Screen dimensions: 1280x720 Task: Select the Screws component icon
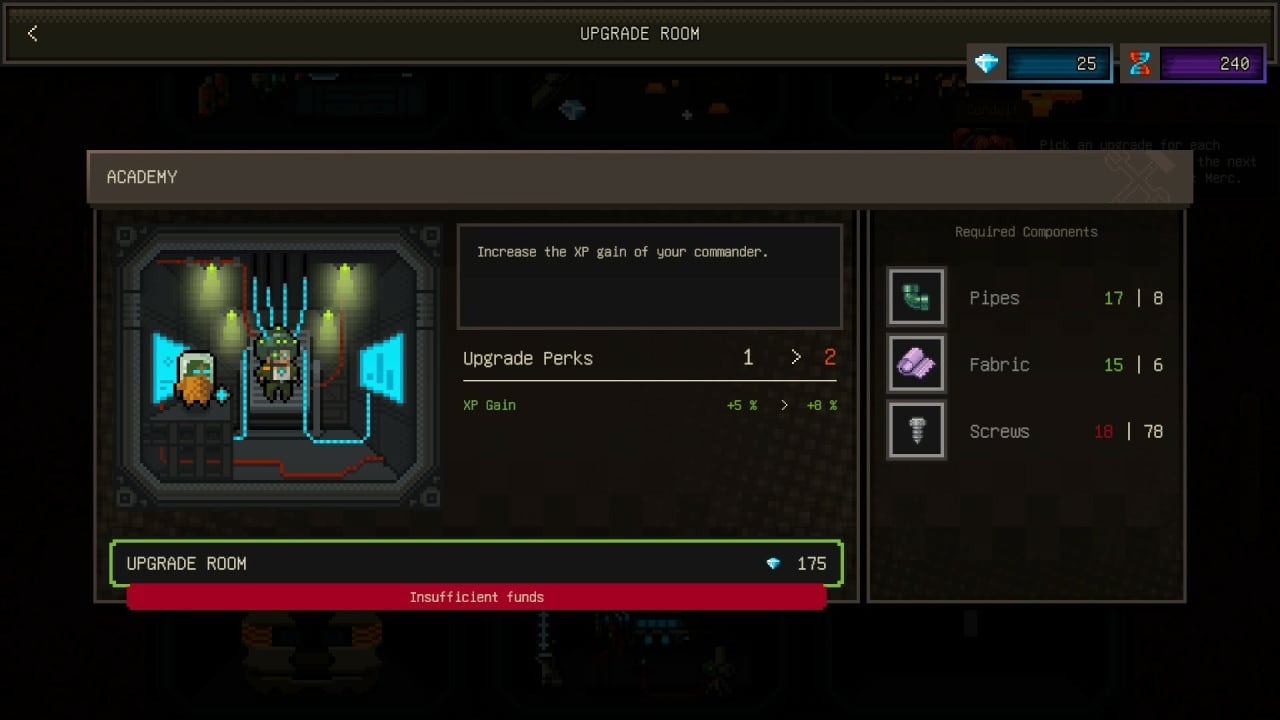pyautogui.click(x=916, y=431)
